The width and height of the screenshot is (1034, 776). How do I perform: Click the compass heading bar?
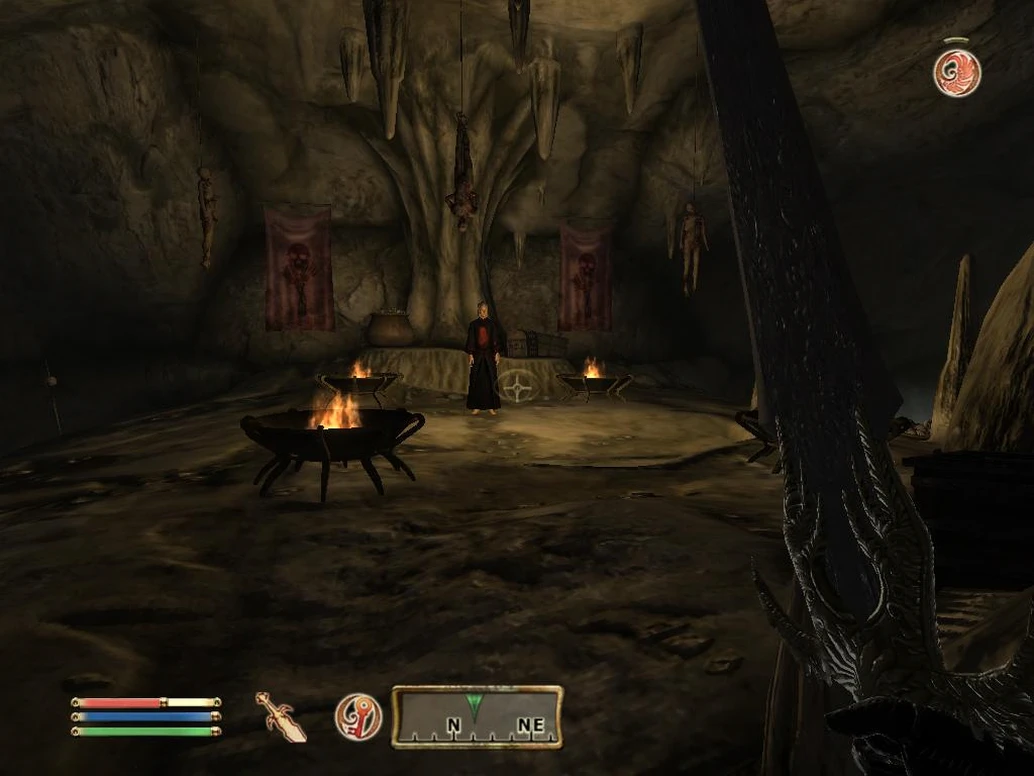(476, 716)
